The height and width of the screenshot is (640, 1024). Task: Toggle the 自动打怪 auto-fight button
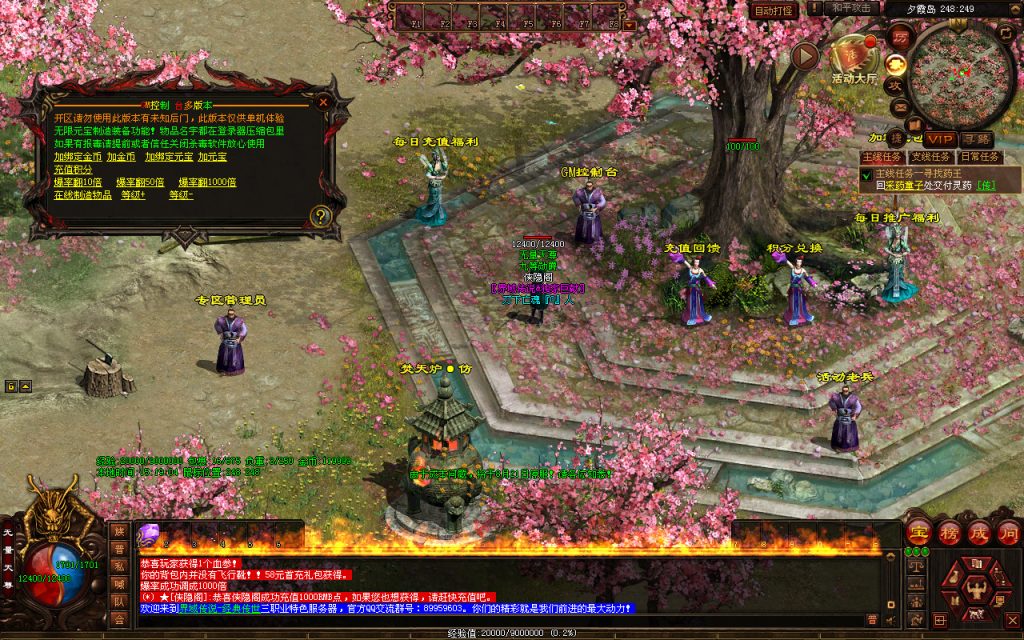click(774, 10)
